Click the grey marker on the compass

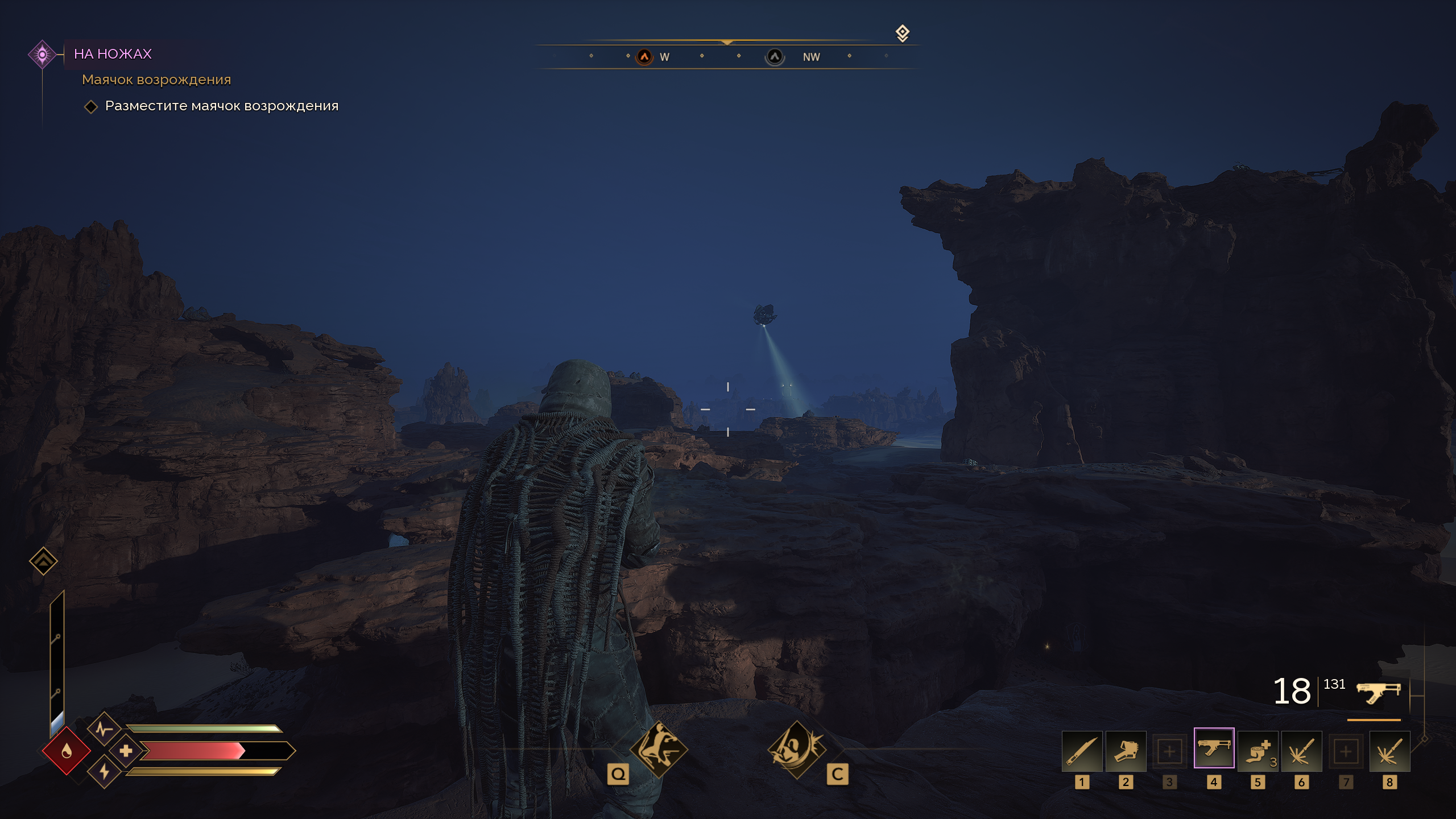click(775, 57)
